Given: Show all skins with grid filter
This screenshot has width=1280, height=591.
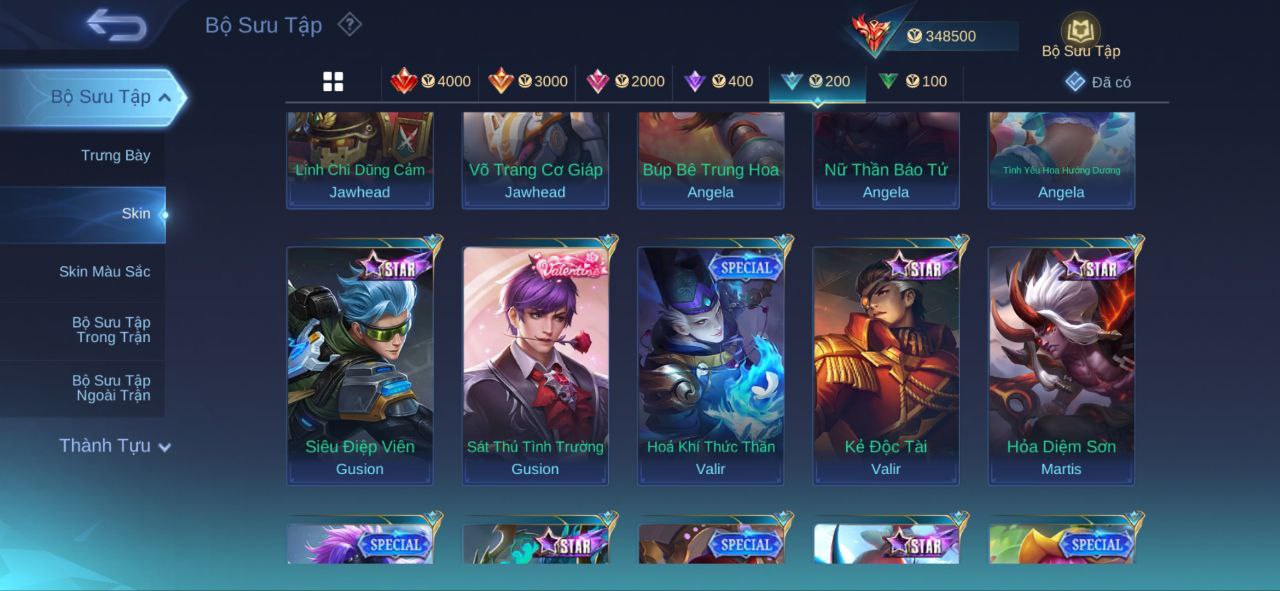Looking at the screenshot, I should 333,82.
